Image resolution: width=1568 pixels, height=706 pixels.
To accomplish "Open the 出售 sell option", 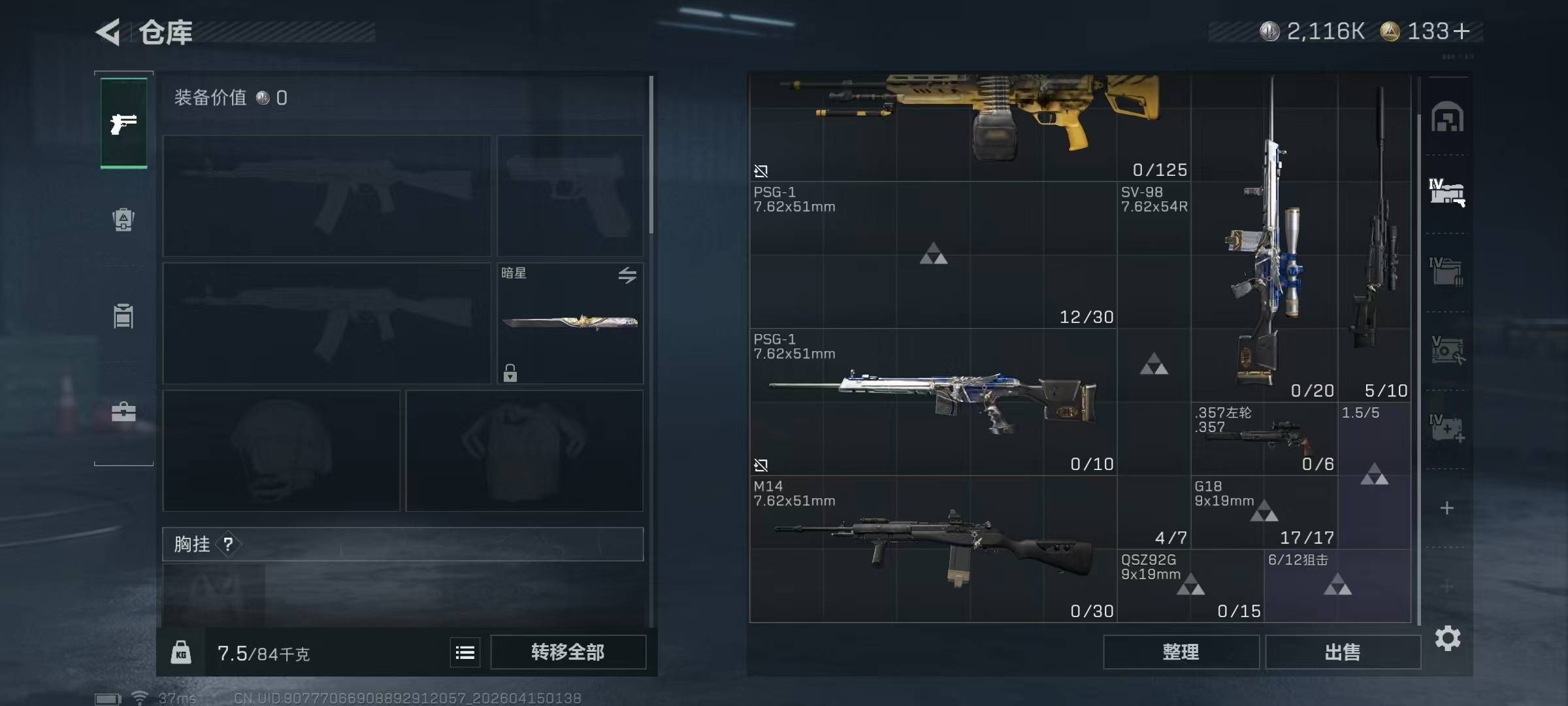I will (1343, 652).
